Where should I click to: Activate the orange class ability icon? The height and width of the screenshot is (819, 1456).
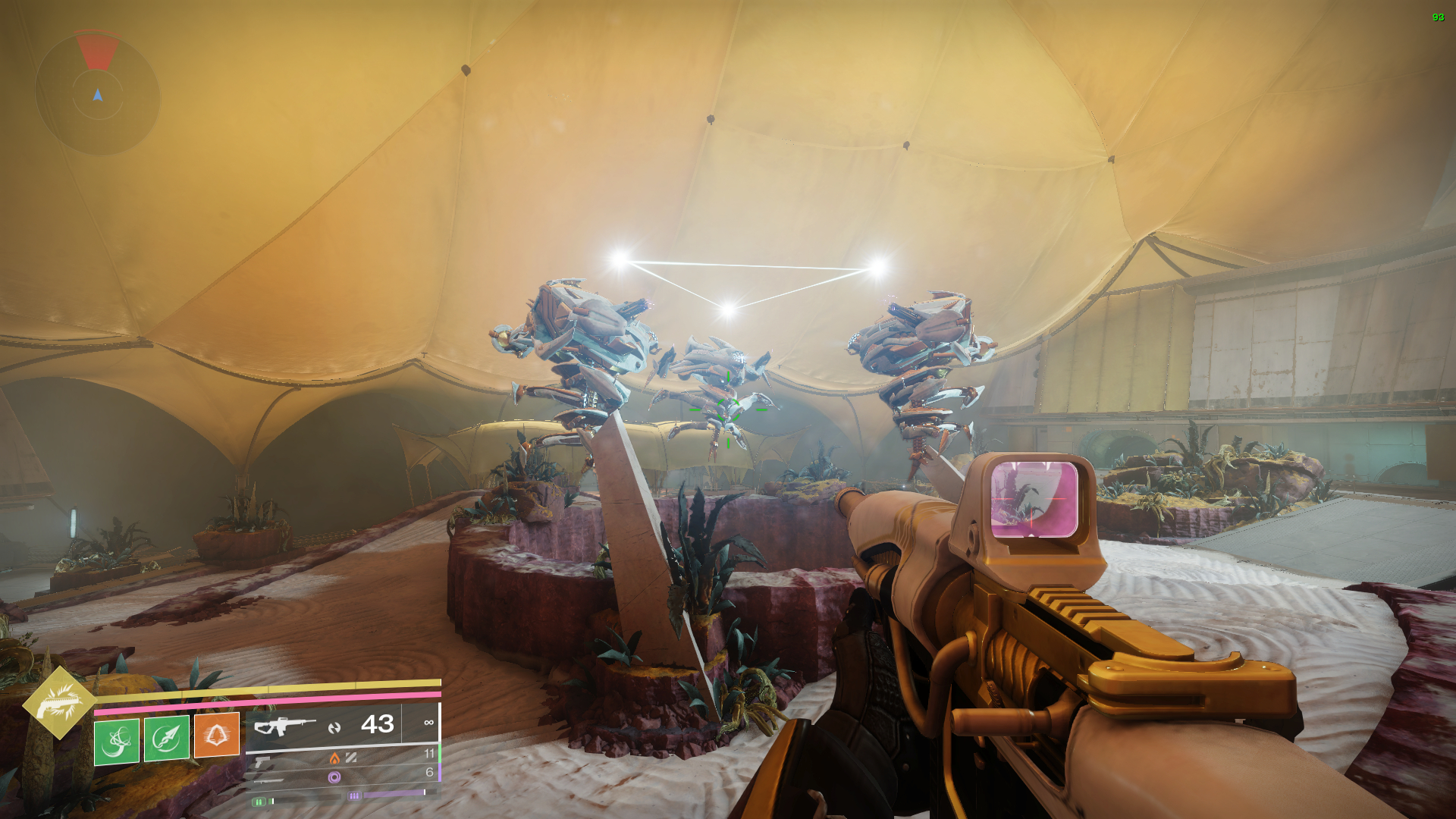pos(217,734)
